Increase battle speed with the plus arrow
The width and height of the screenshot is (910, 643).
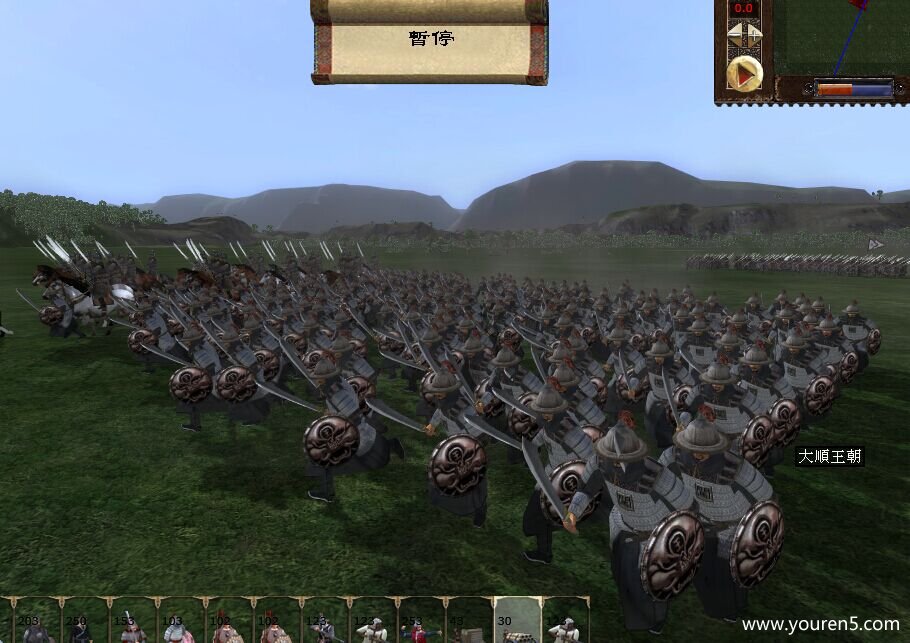pyautogui.click(x=754, y=35)
